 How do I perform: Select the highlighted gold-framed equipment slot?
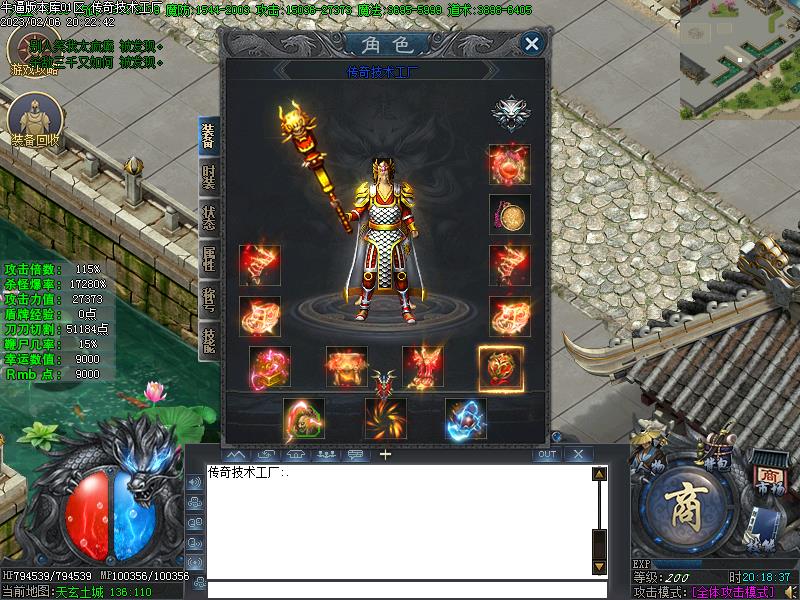[500, 367]
